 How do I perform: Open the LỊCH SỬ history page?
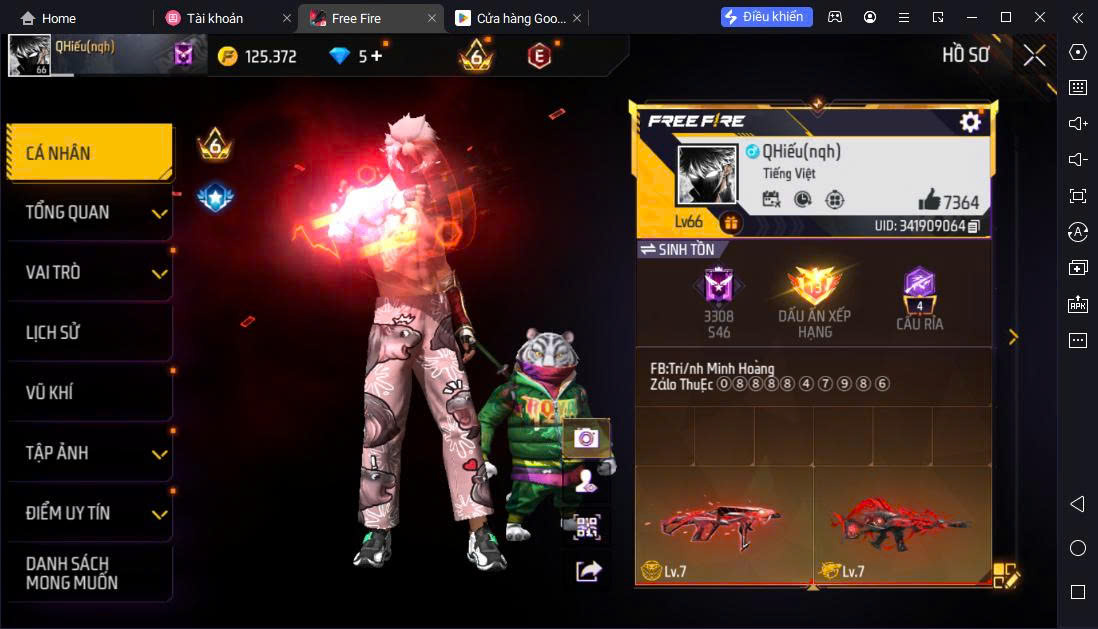pos(88,332)
